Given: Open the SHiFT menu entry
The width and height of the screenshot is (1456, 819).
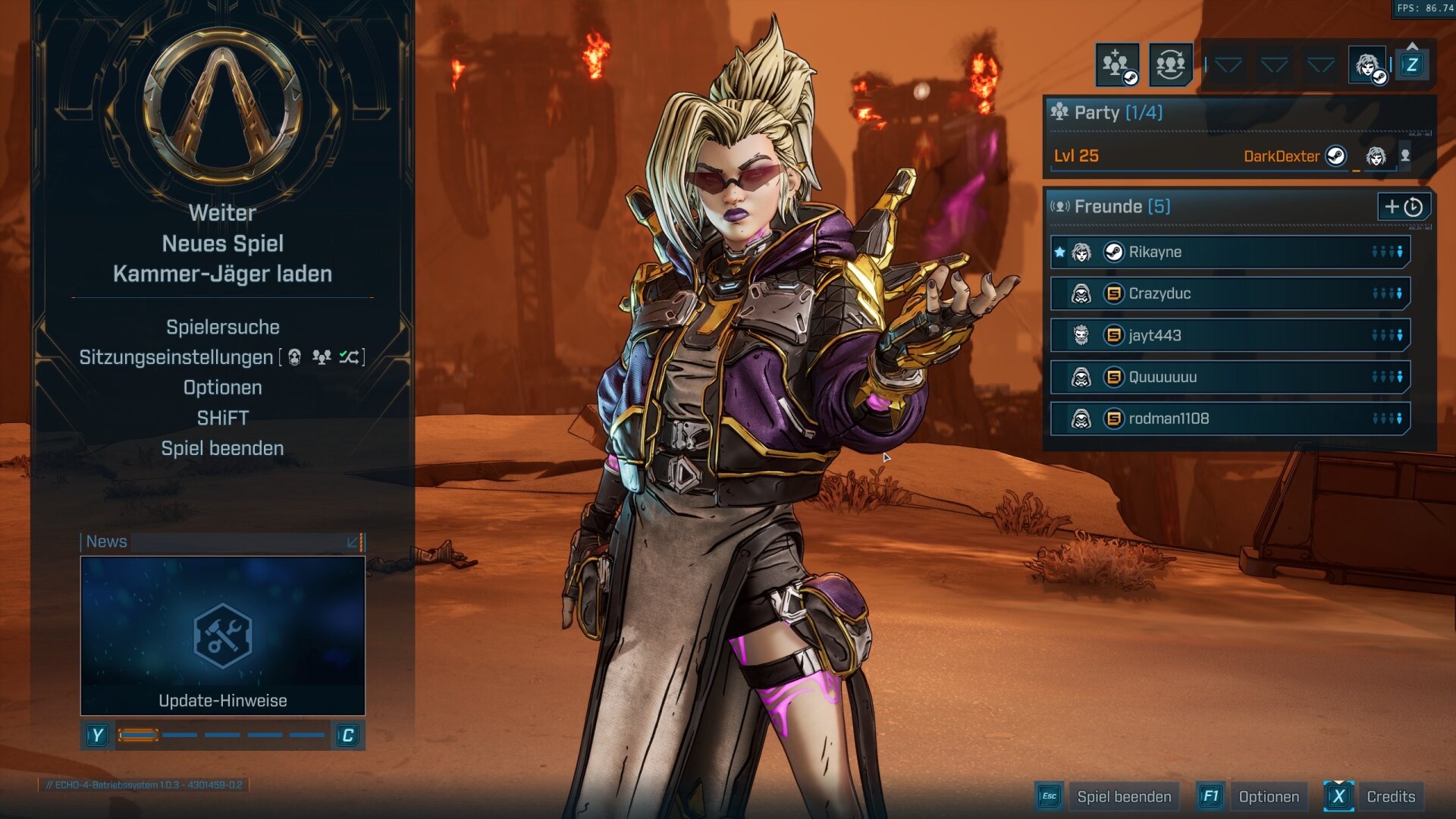Looking at the screenshot, I should point(222,418).
